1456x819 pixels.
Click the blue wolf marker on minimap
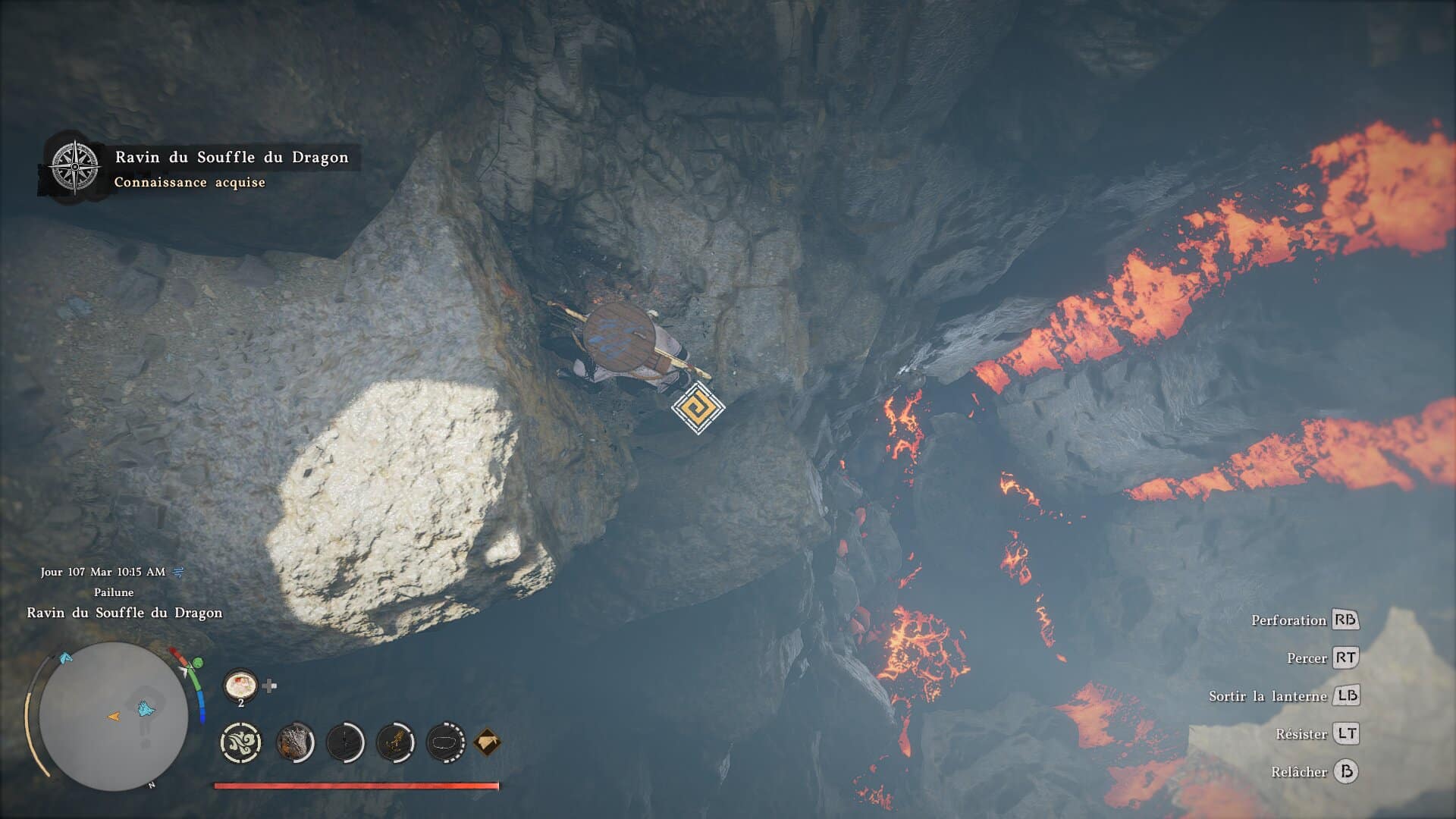pyautogui.click(x=145, y=709)
